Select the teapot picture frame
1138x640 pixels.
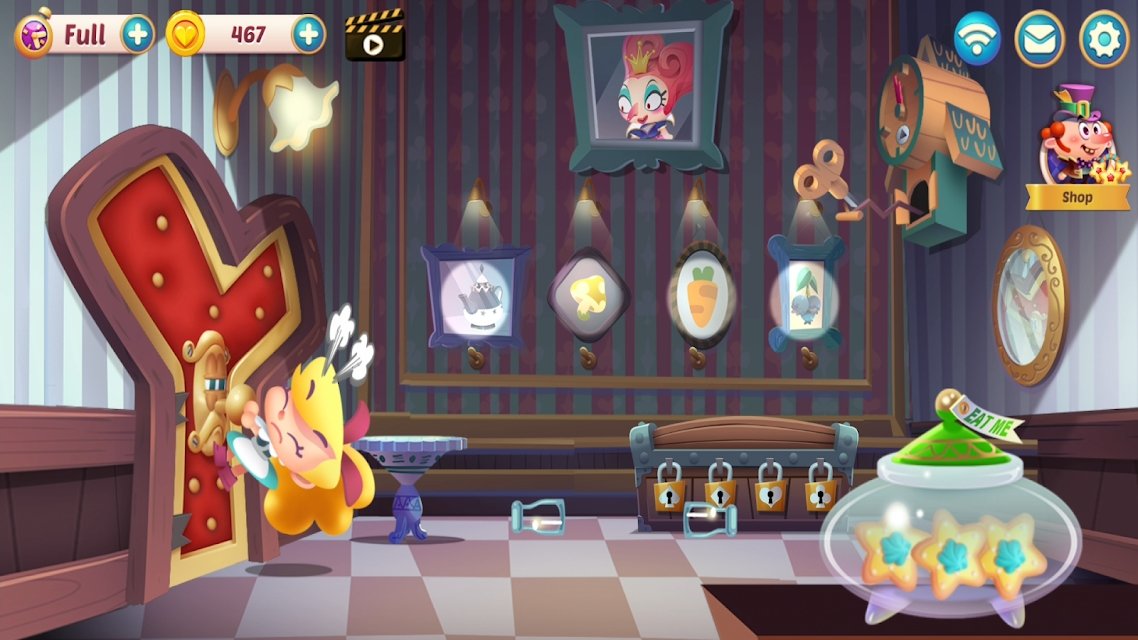476,297
